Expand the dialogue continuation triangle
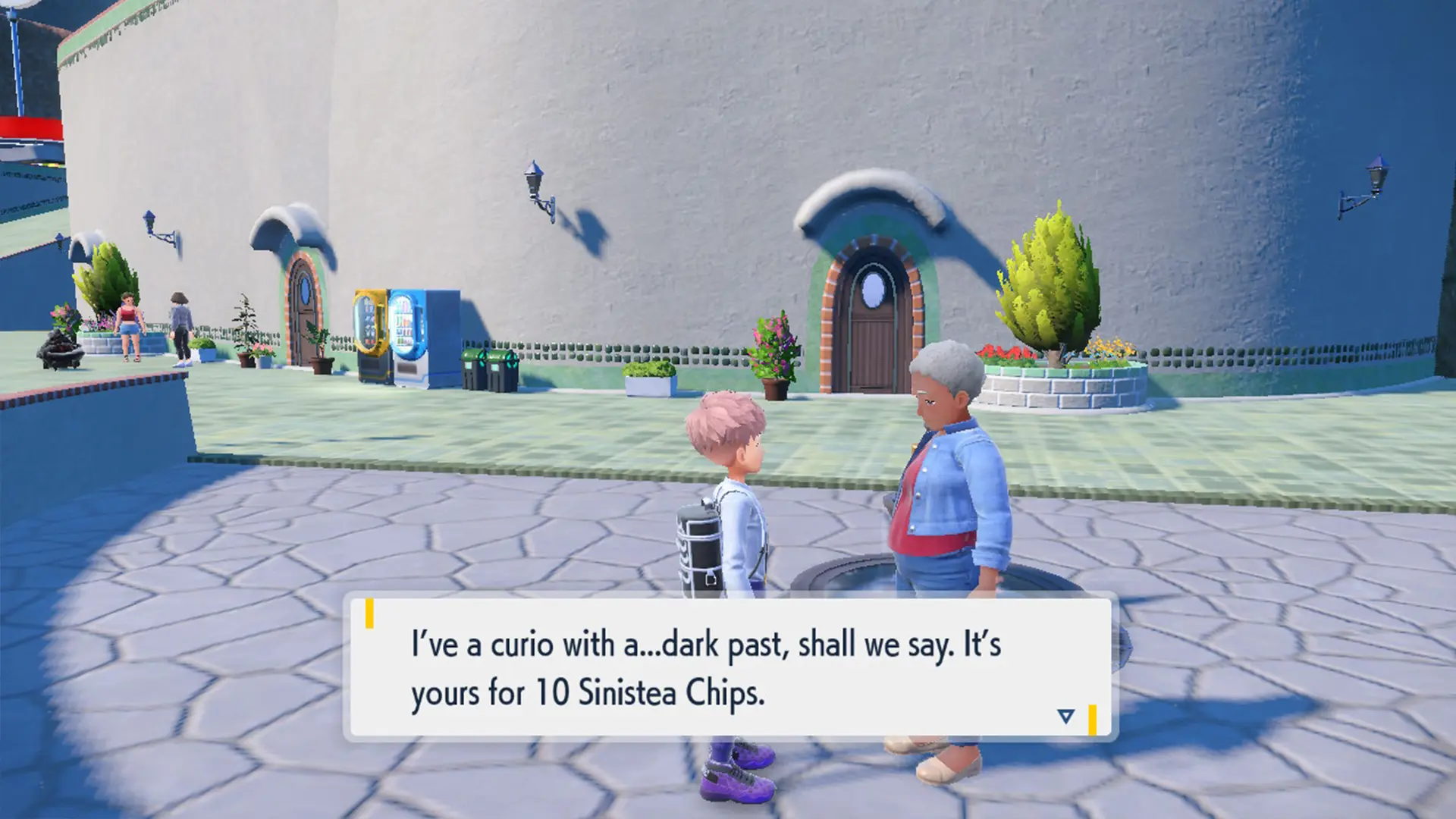Viewport: 1456px width, 819px height. (x=1065, y=715)
